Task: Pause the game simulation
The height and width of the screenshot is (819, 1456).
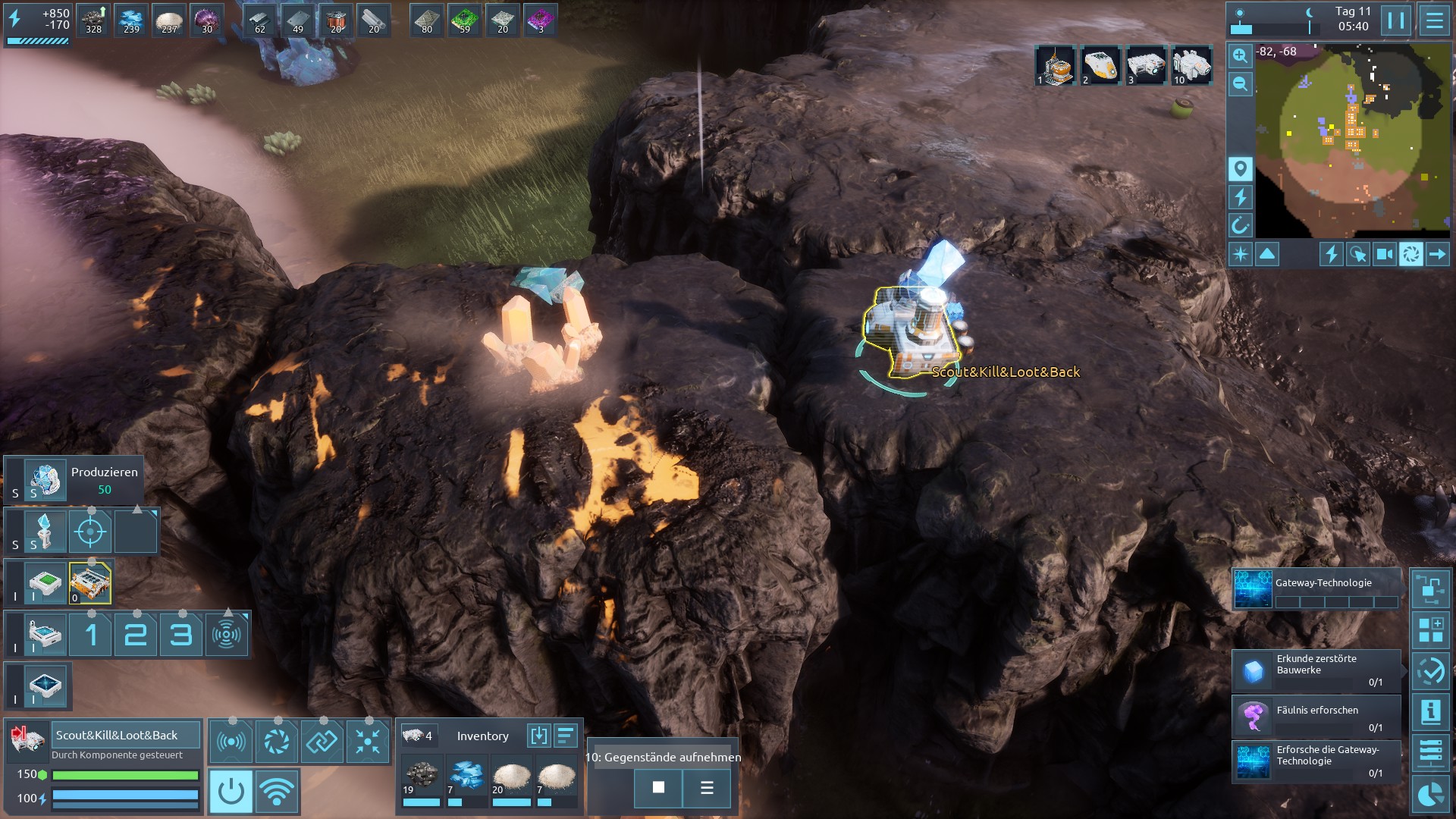Action: (x=1396, y=20)
